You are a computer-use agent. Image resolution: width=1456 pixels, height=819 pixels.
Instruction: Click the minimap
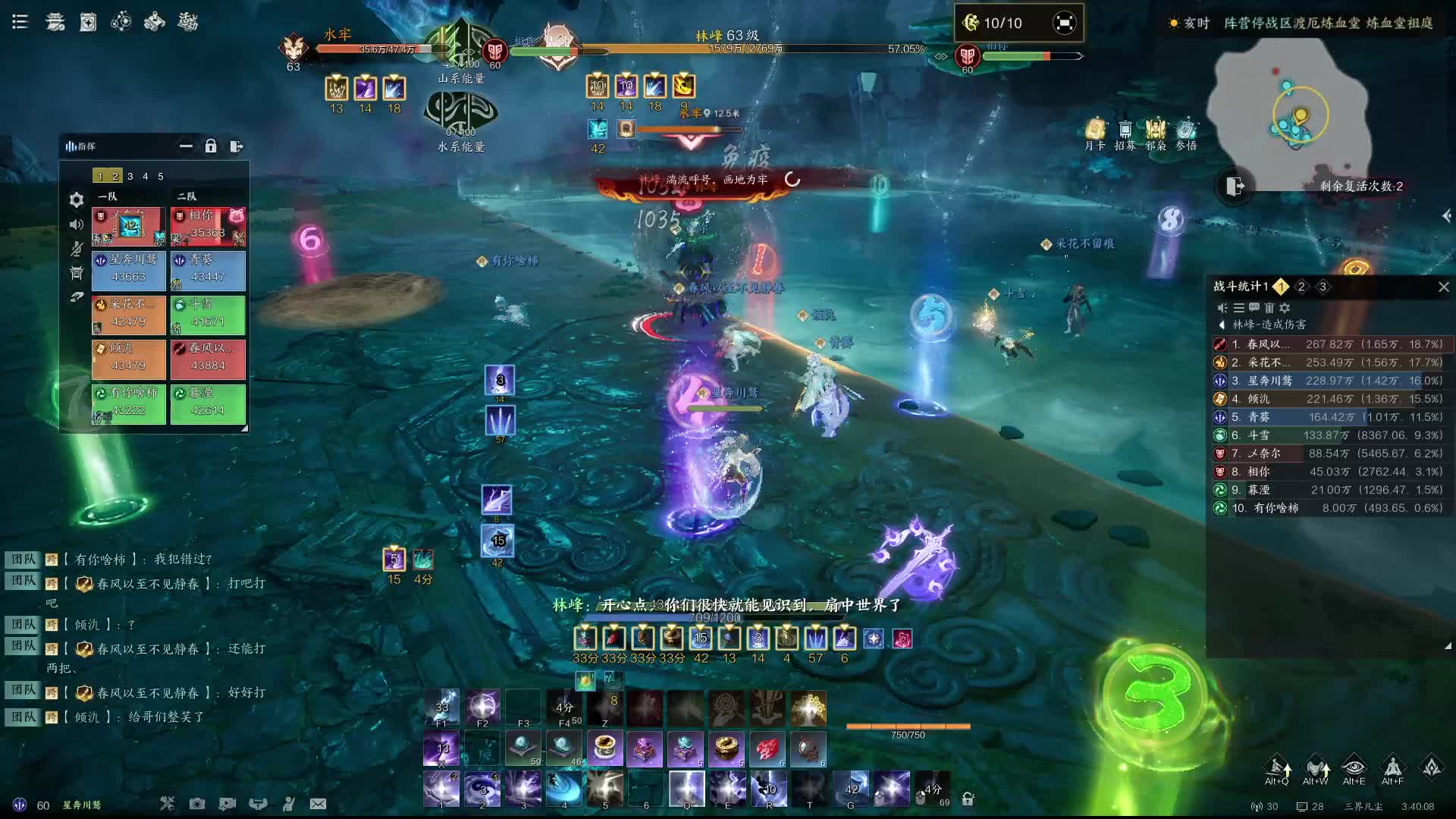coord(1289,106)
